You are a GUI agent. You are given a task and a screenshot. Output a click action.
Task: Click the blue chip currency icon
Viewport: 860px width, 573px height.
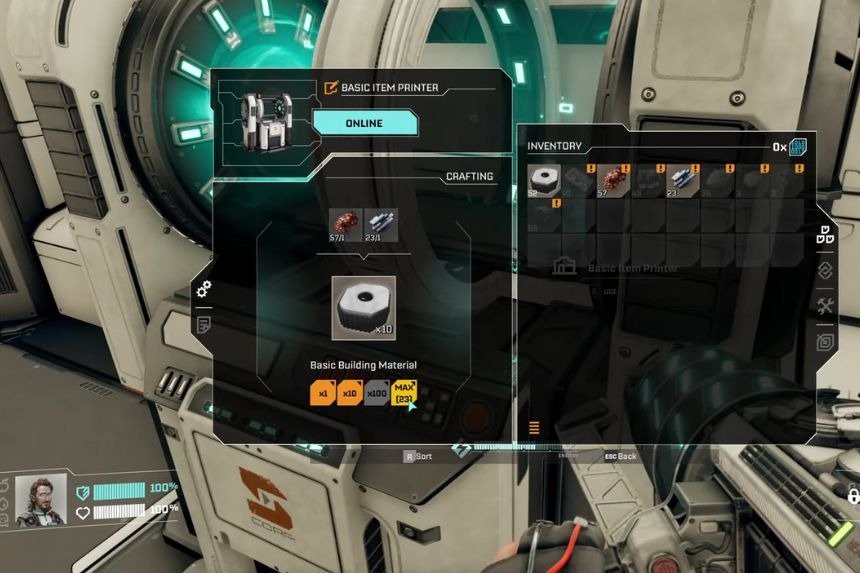pos(797,148)
